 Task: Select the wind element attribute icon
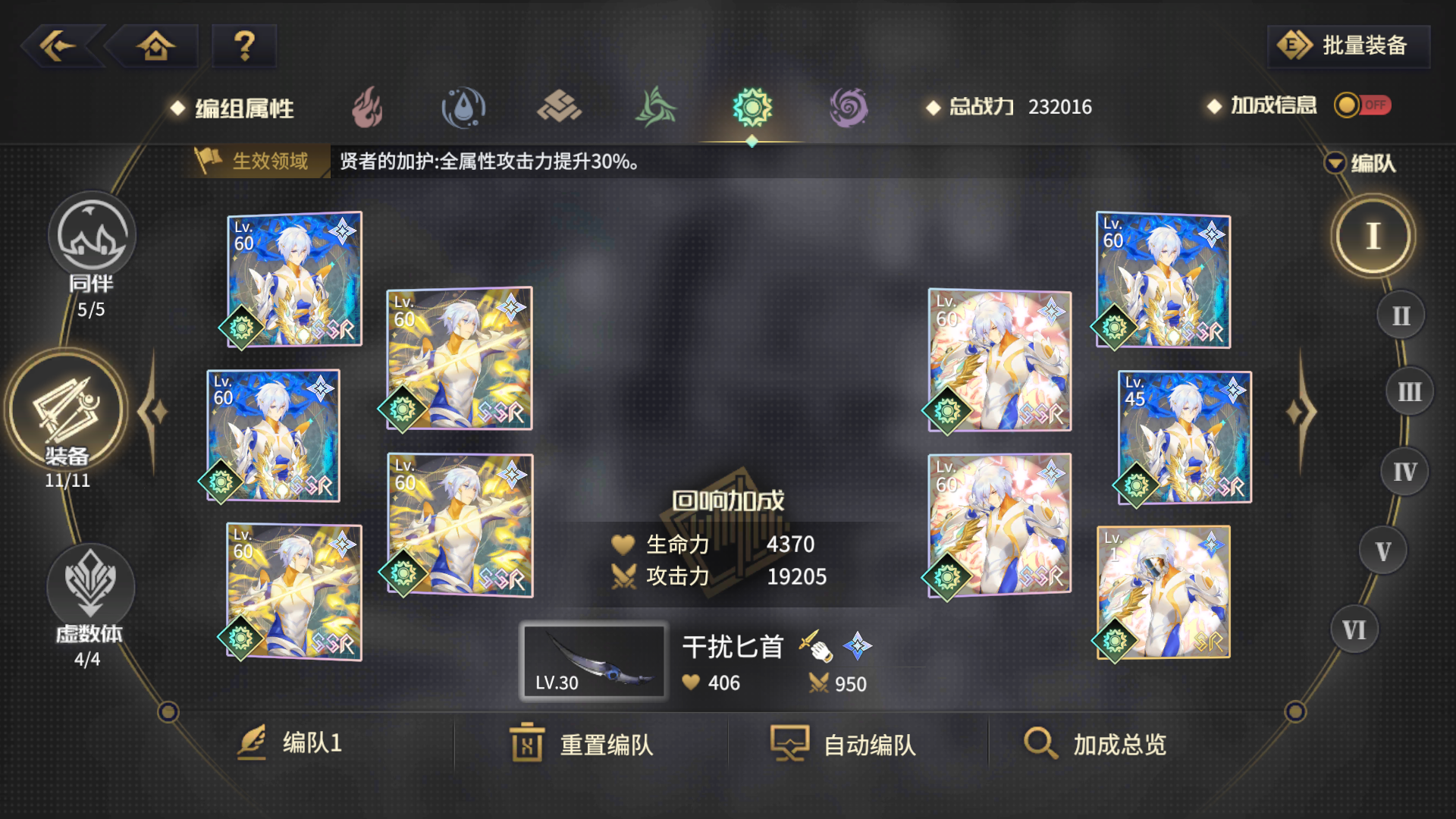(654, 108)
